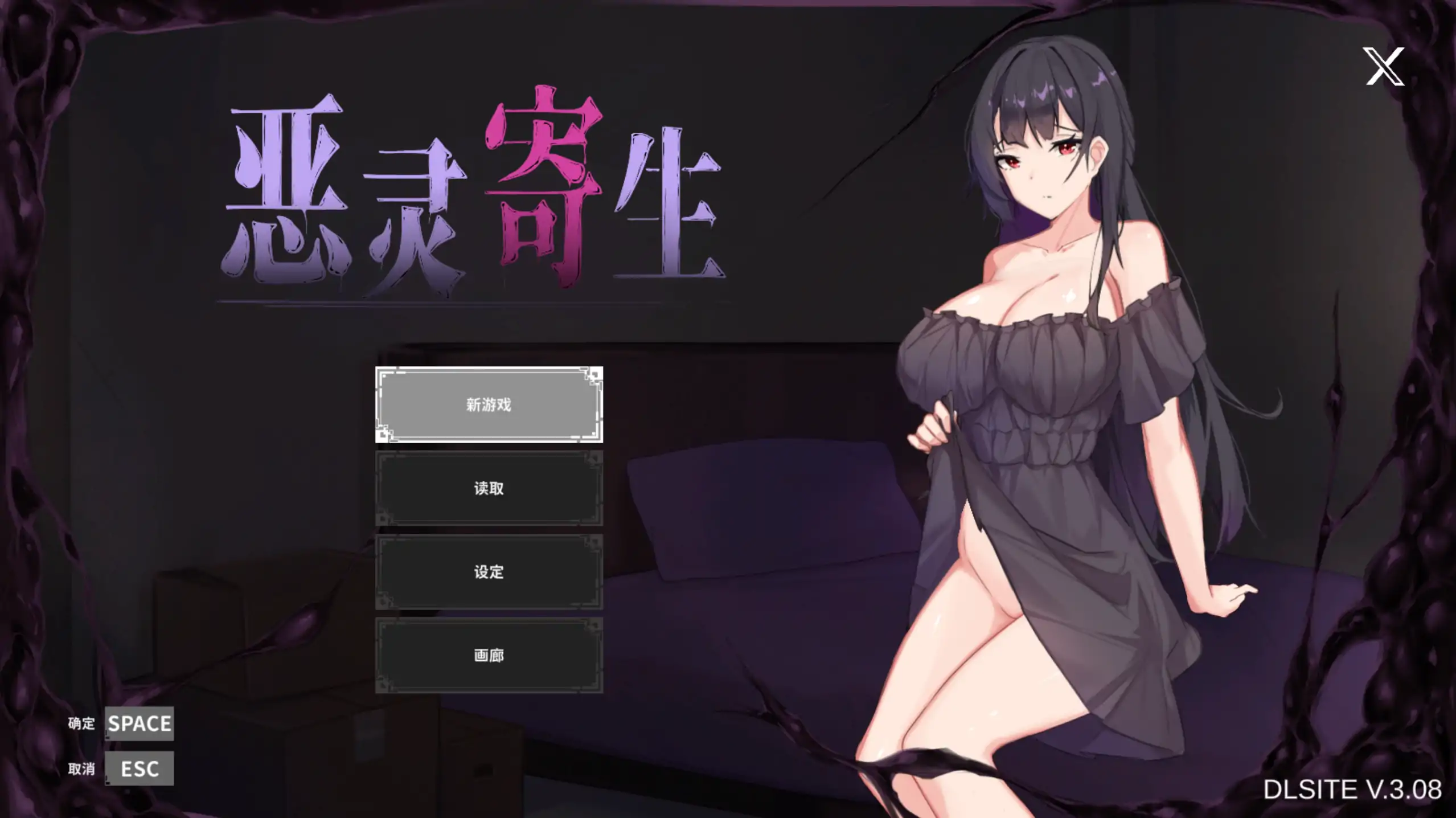The height and width of the screenshot is (818, 1456).
Task: Enter the 画廊 (Gallery) screen
Action: tap(488, 656)
